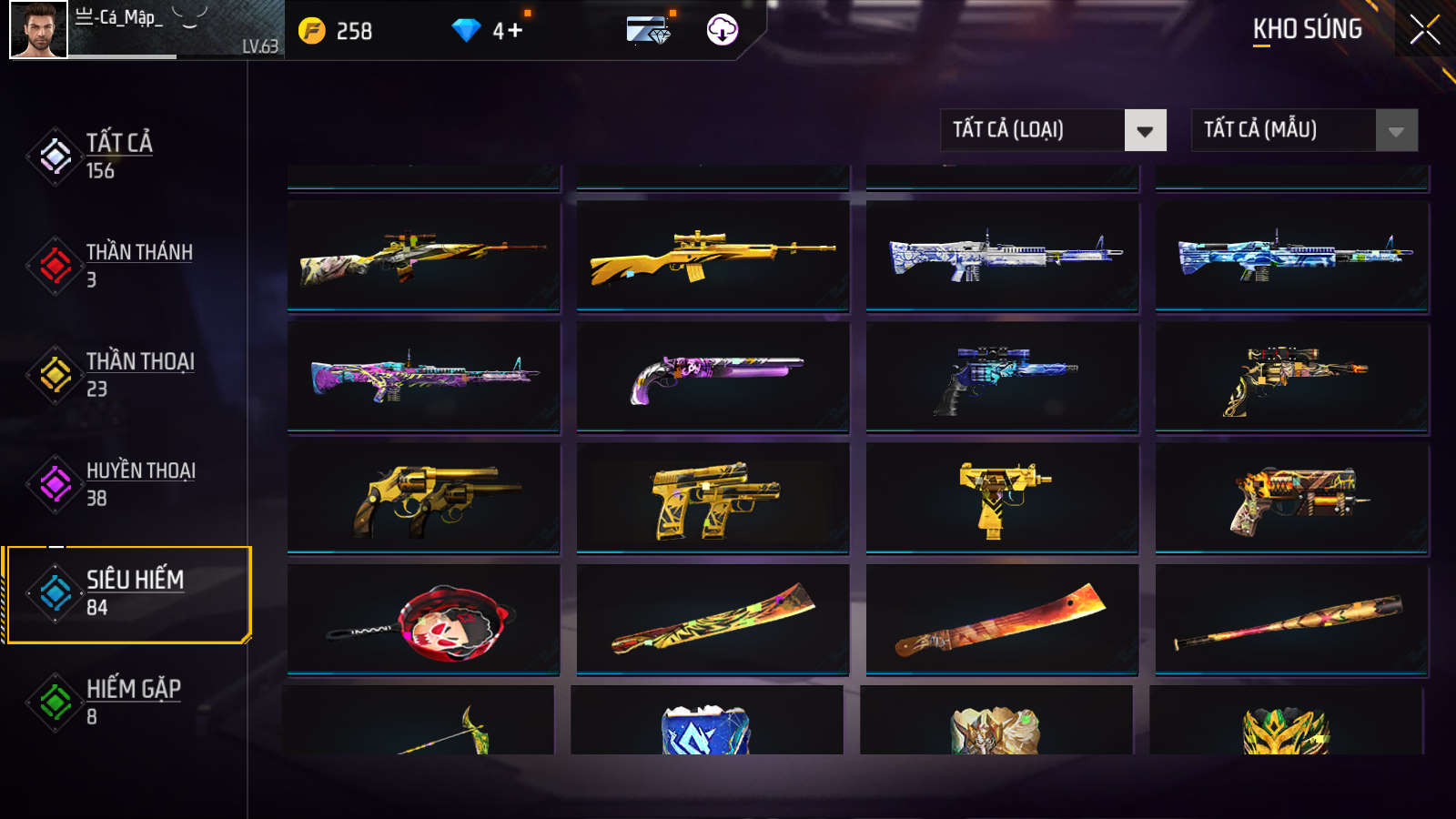Select the Tất Cả rarity tab
The width and height of the screenshot is (1456, 819).
click(x=118, y=156)
